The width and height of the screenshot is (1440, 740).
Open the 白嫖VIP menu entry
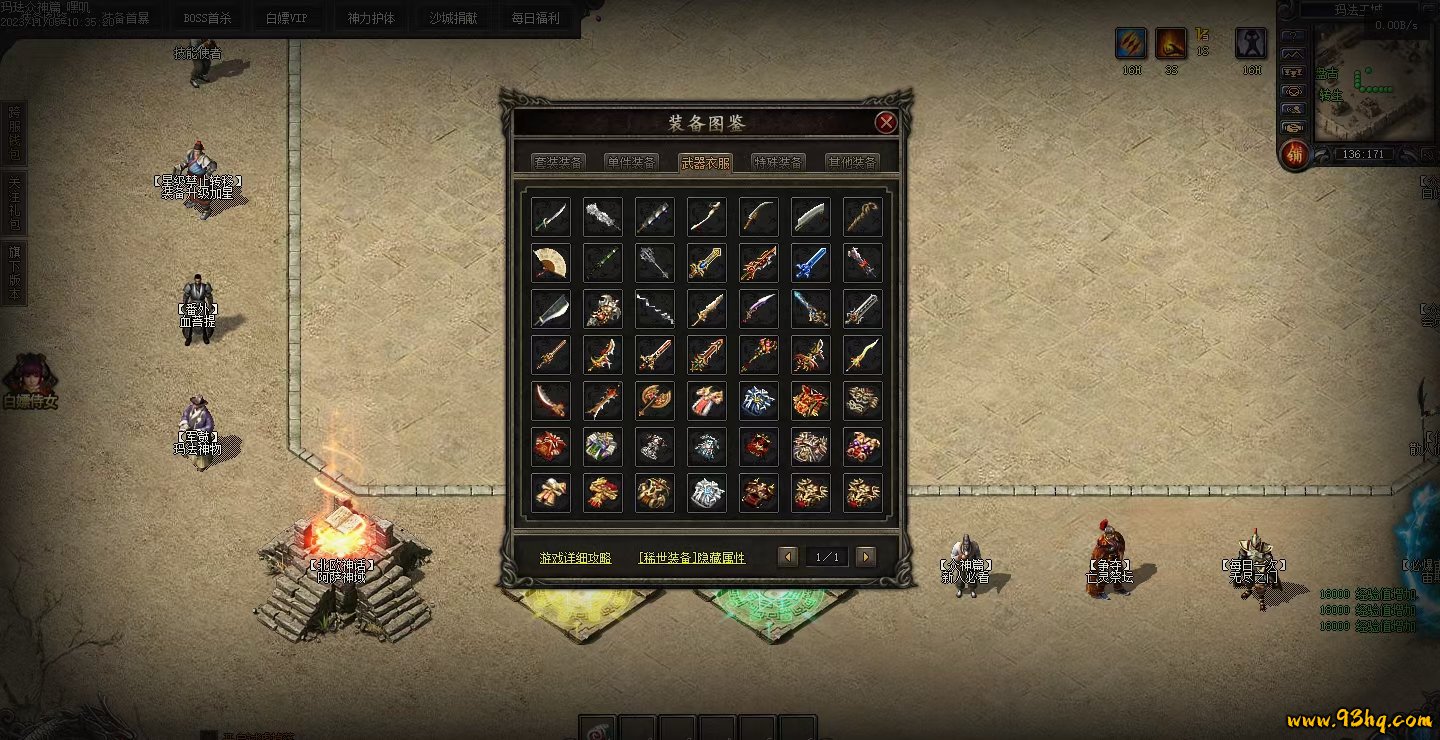pos(288,18)
